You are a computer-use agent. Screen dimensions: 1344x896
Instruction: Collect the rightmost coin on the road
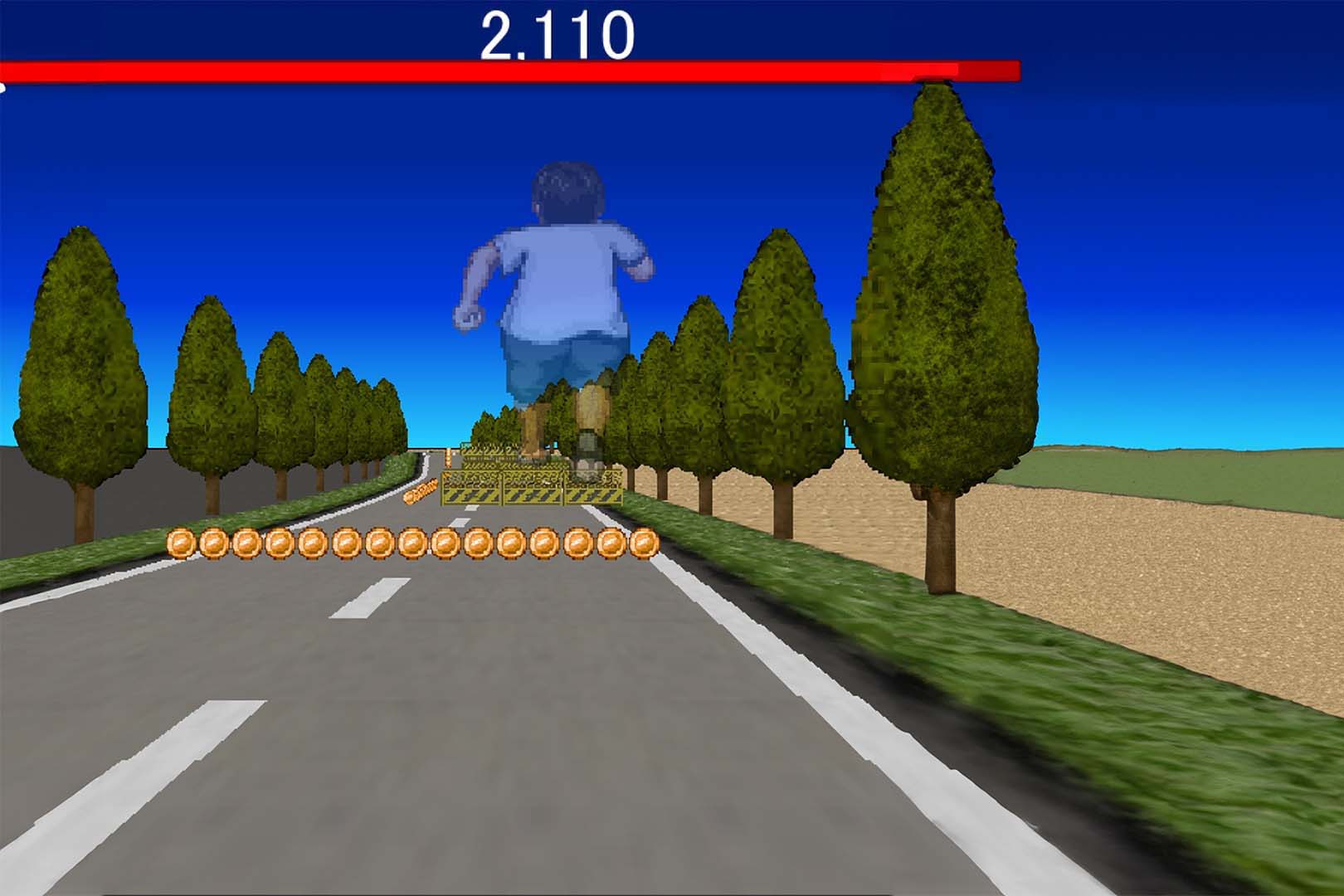point(645,543)
